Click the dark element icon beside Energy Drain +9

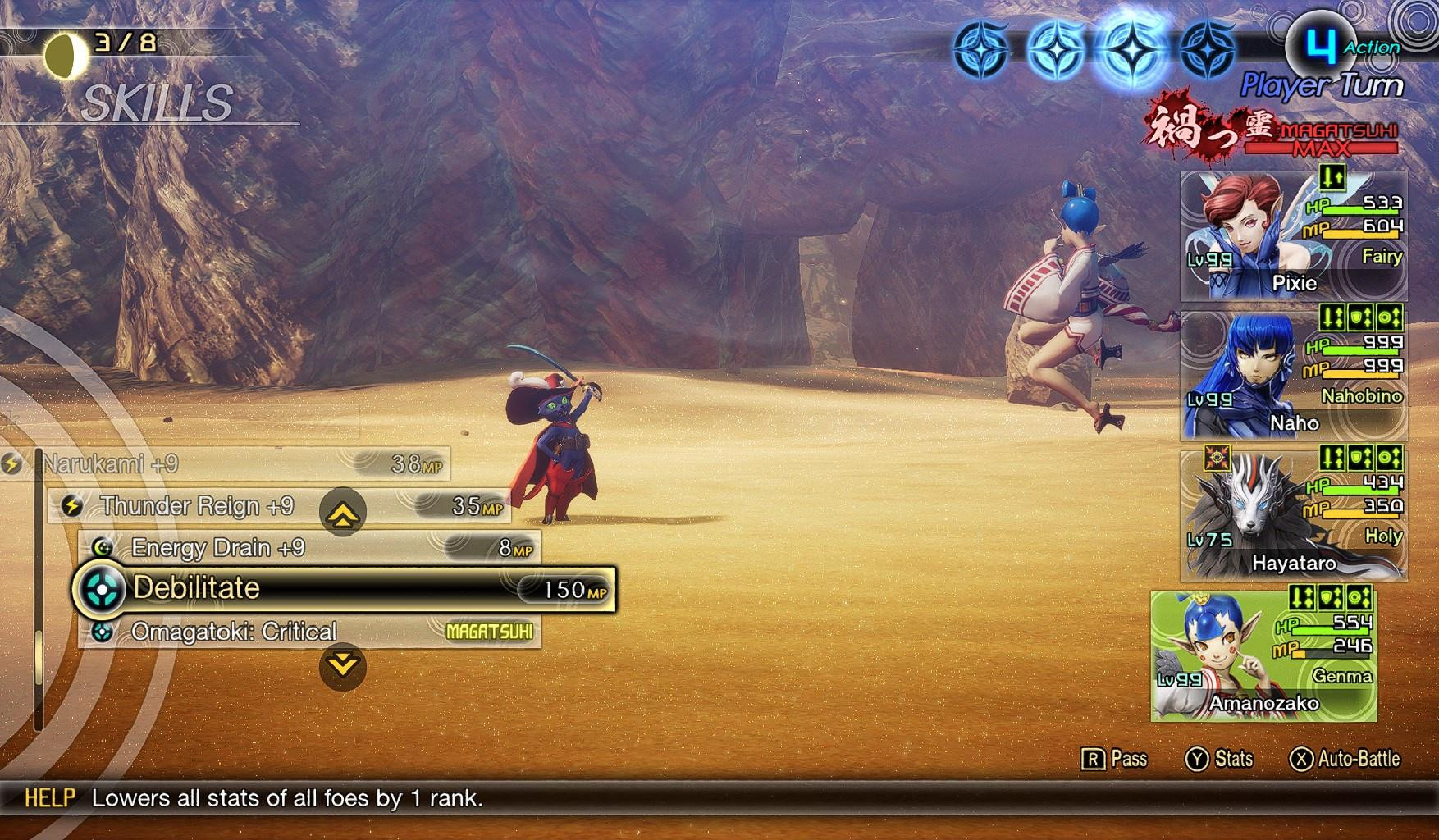pyautogui.click(x=103, y=547)
